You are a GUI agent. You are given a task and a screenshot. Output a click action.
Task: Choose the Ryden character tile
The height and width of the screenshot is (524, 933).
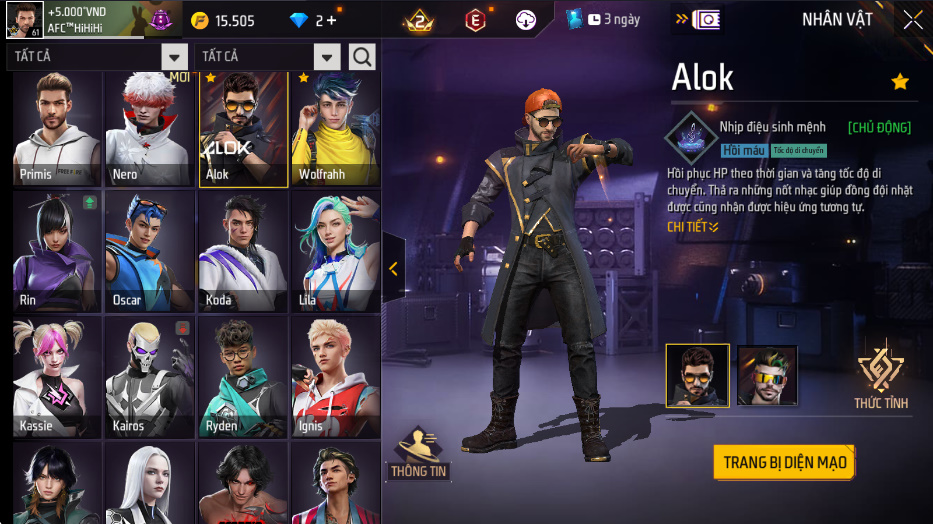(x=243, y=378)
